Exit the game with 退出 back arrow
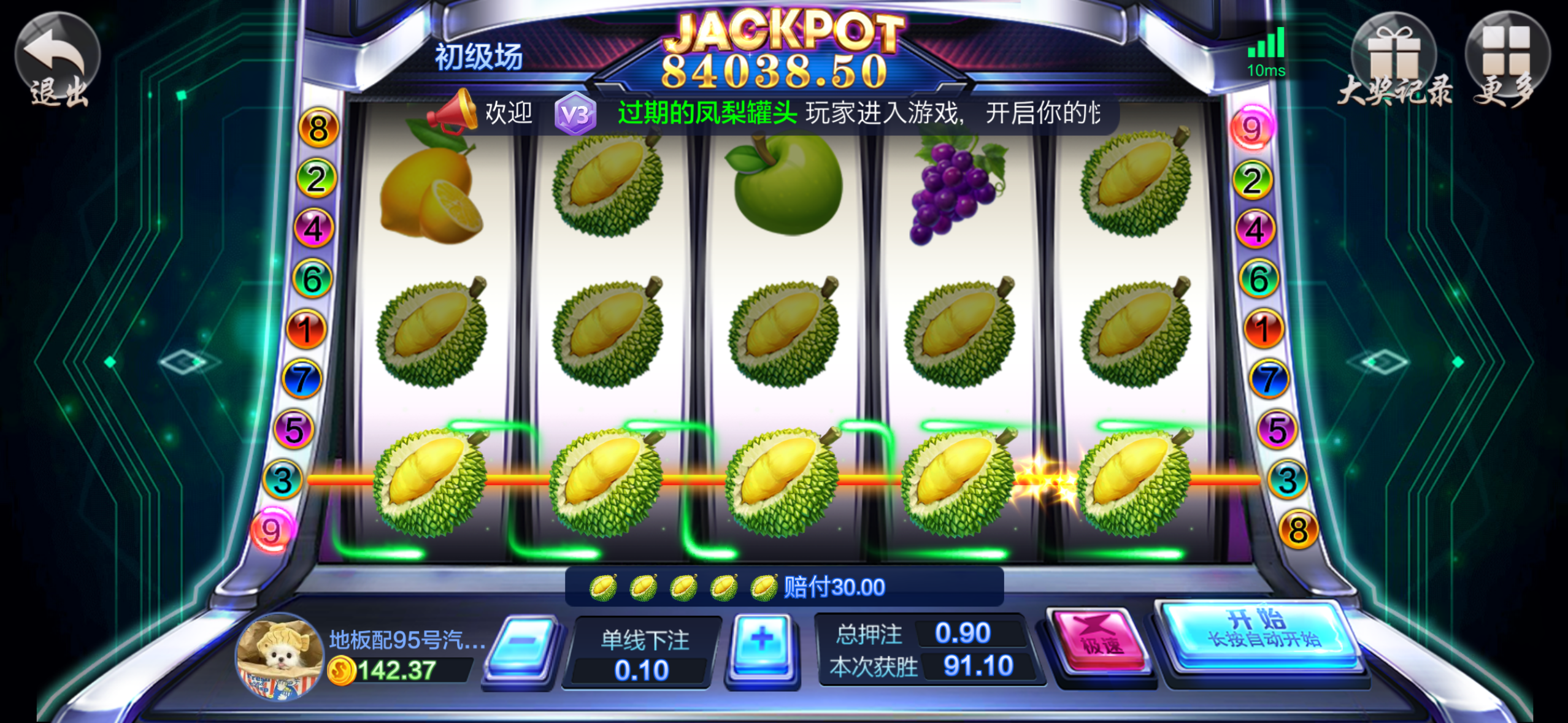 58,59
